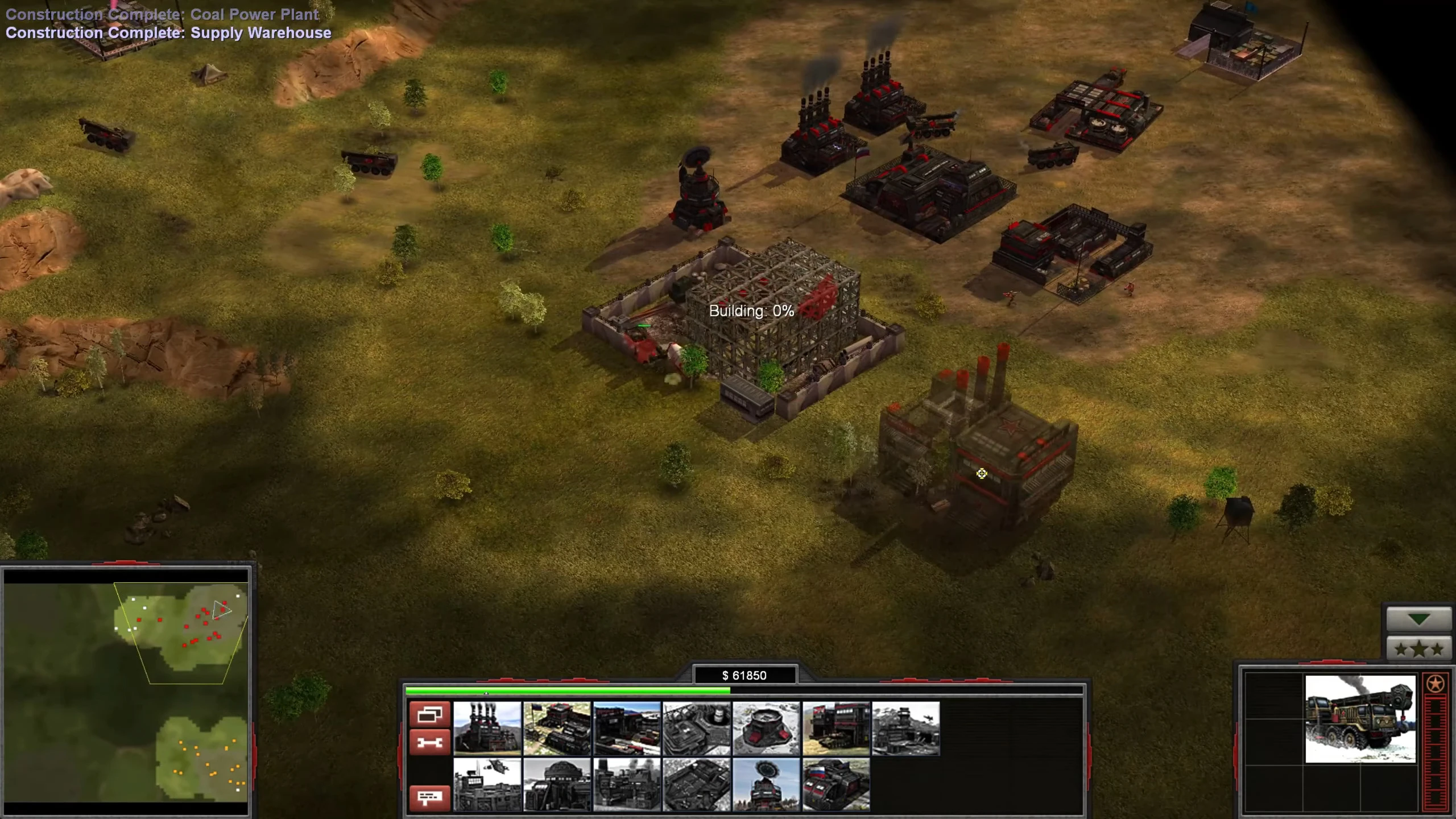1456x819 pixels.
Task: Select the coal power plant build icon
Action: coord(487,729)
